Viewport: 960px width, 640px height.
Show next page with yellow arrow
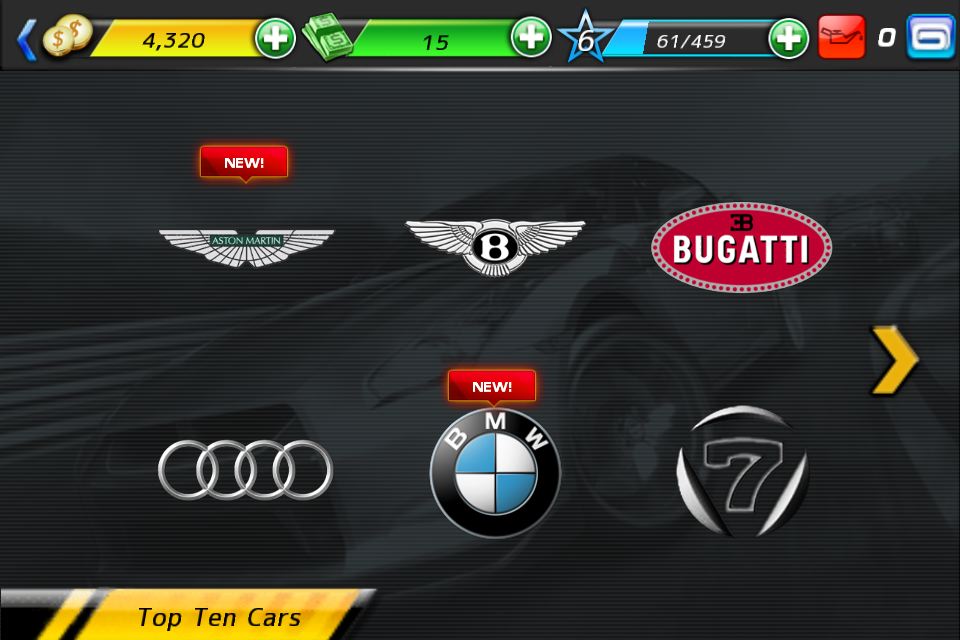pos(894,359)
